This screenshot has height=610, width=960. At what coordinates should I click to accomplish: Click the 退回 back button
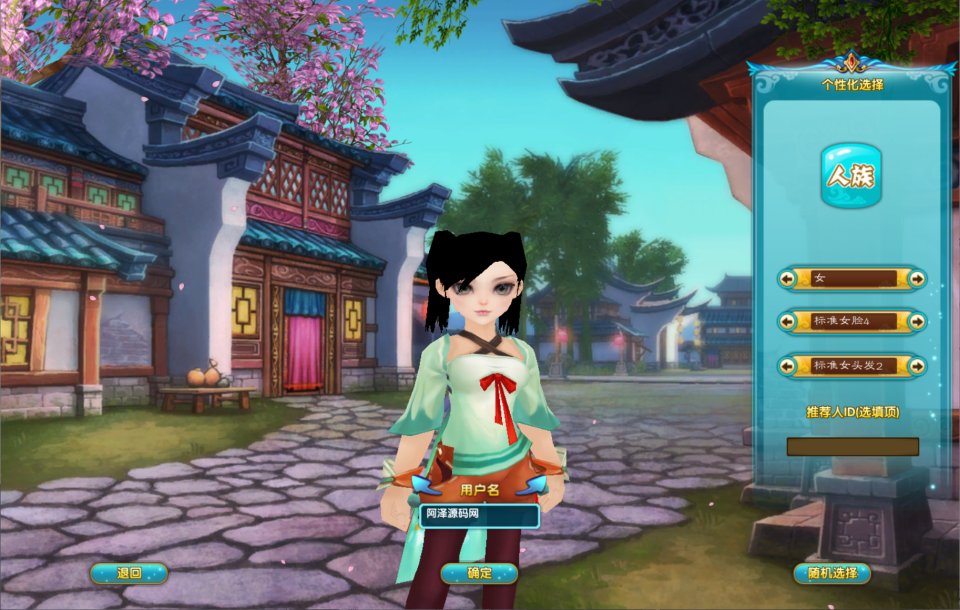[129, 573]
